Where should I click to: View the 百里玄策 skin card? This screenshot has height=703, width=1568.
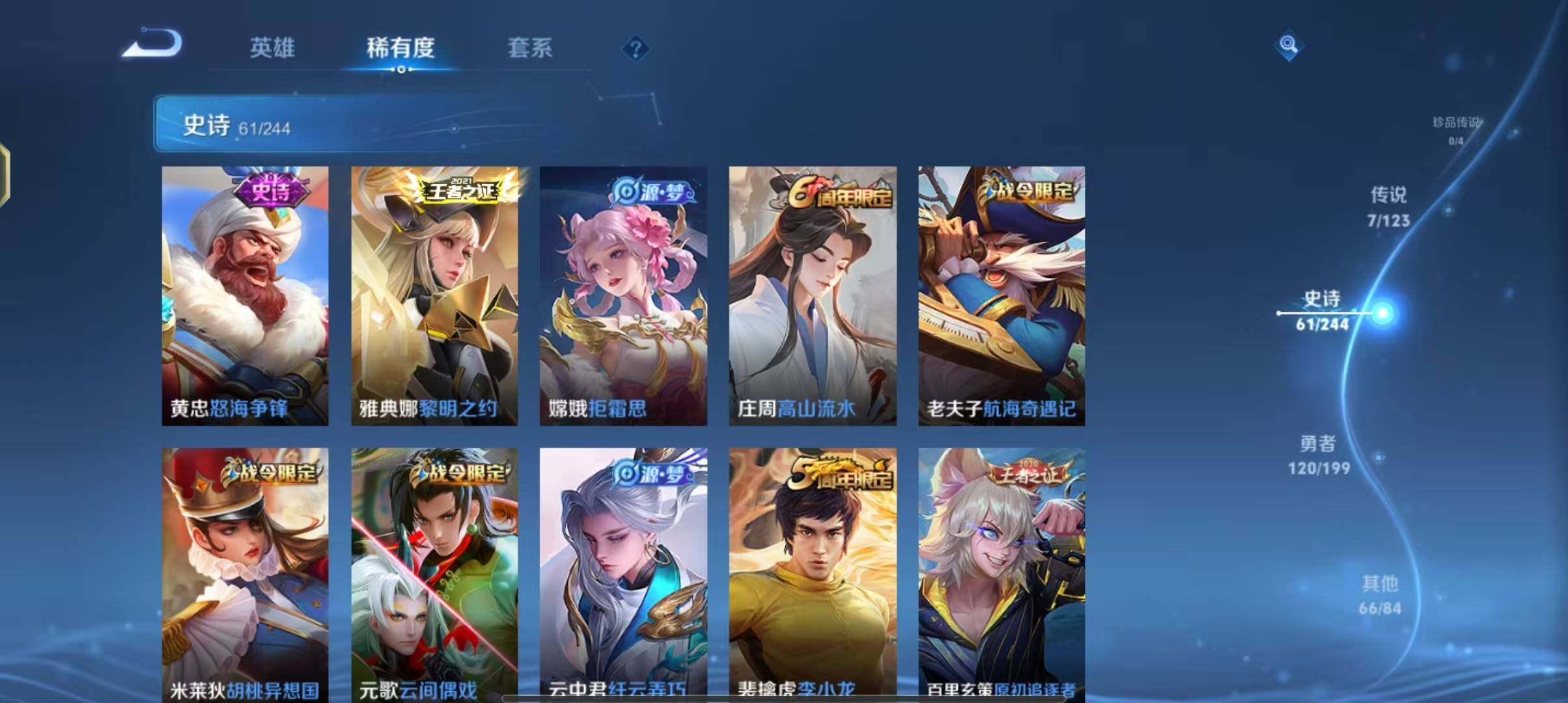[x=1001, y=573]
